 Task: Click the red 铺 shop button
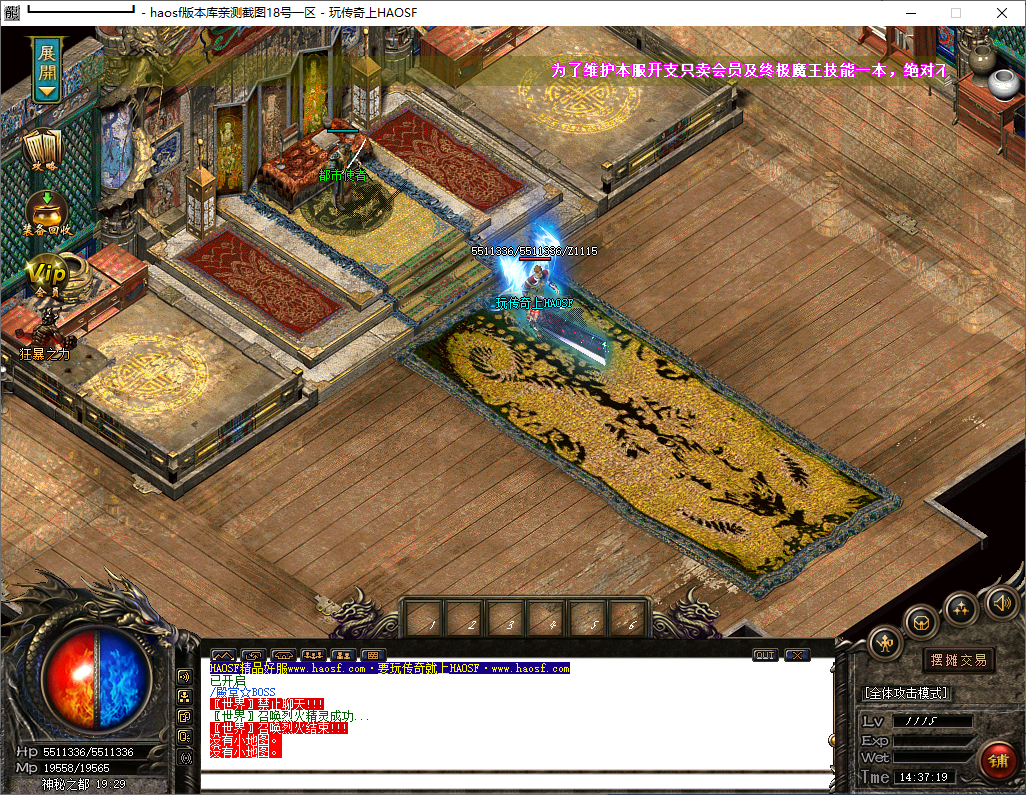pos(997,759)
